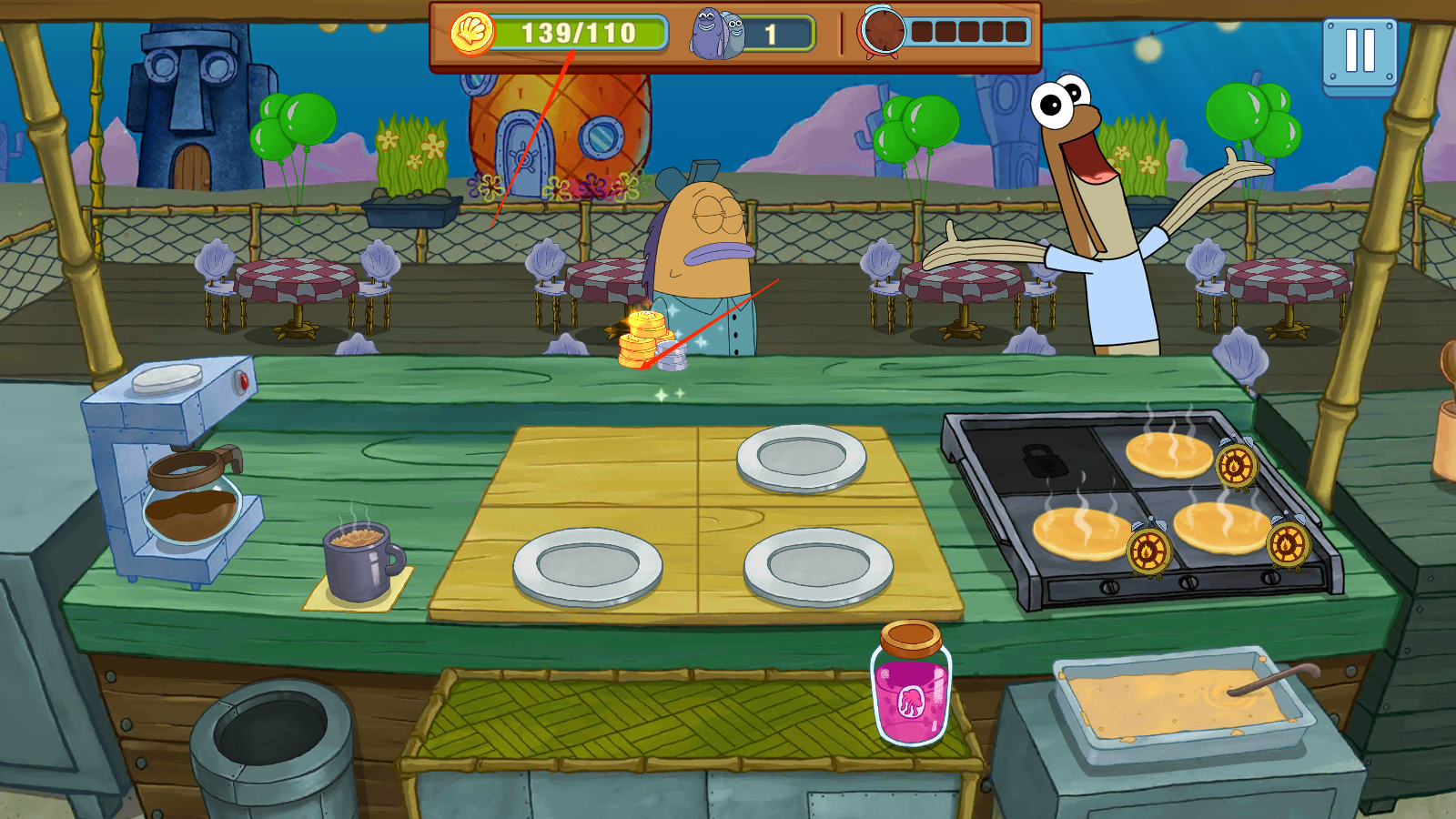
Task: Pick up the filled coffee mug
Action: (x=359, y=563)
